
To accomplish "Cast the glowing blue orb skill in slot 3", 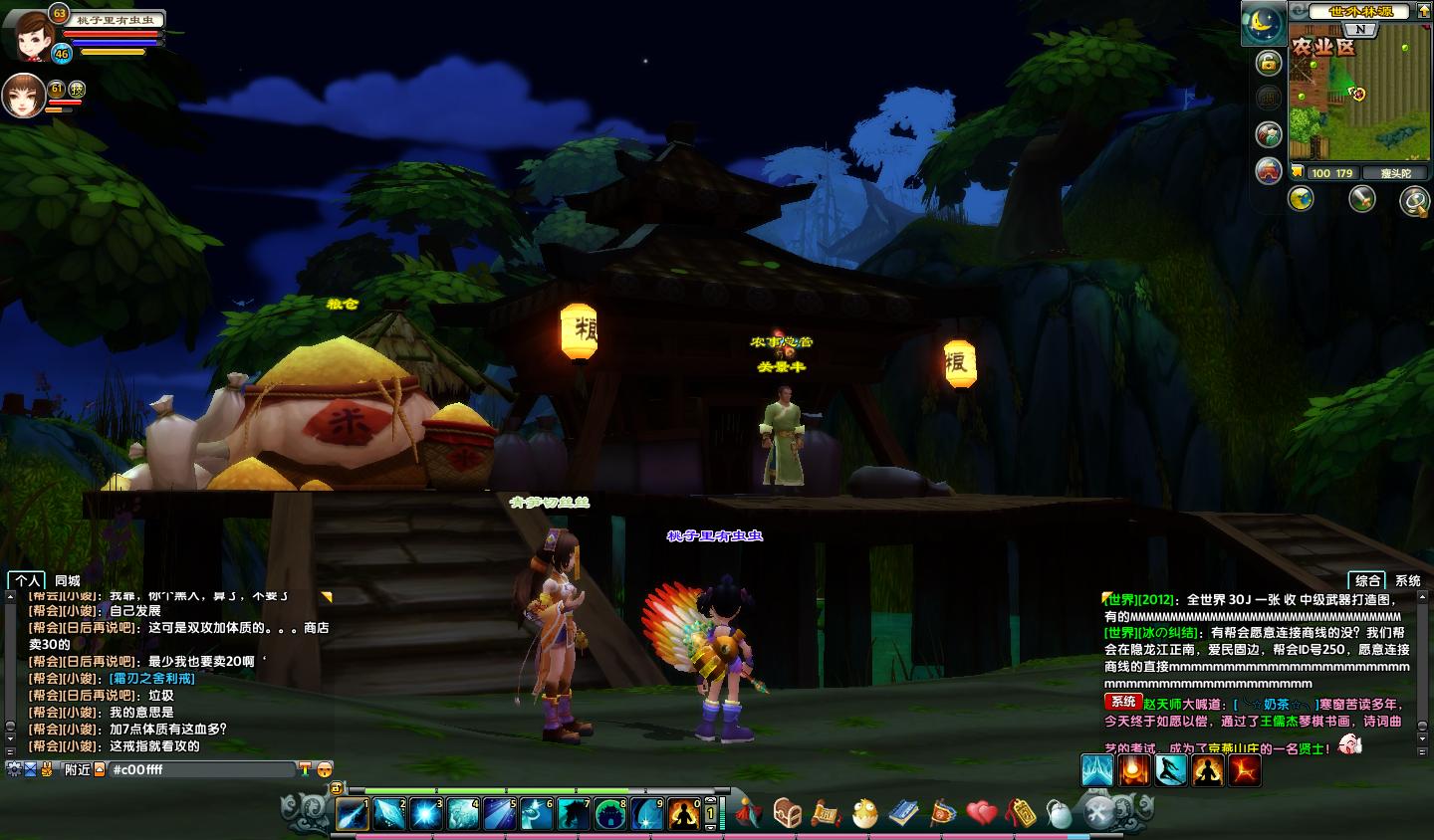I will tap(426, 814).
